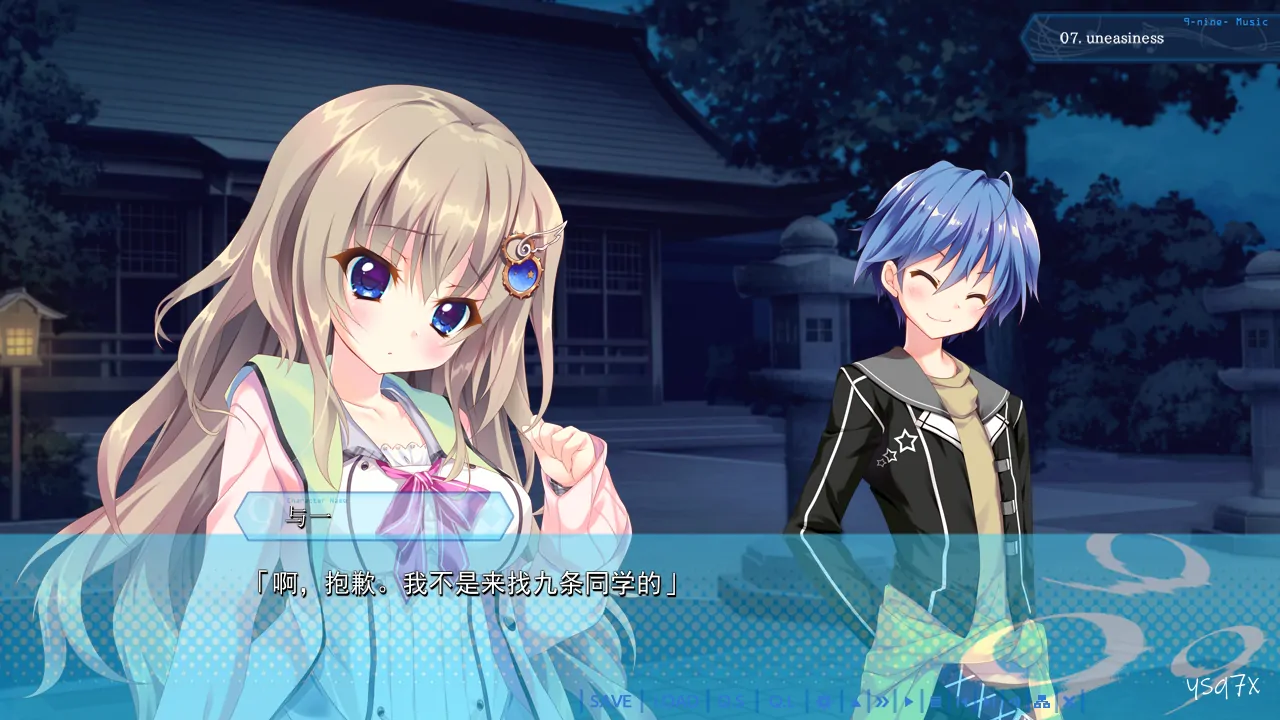
Task: Open the LOAD menu
Action: [678, 701]
